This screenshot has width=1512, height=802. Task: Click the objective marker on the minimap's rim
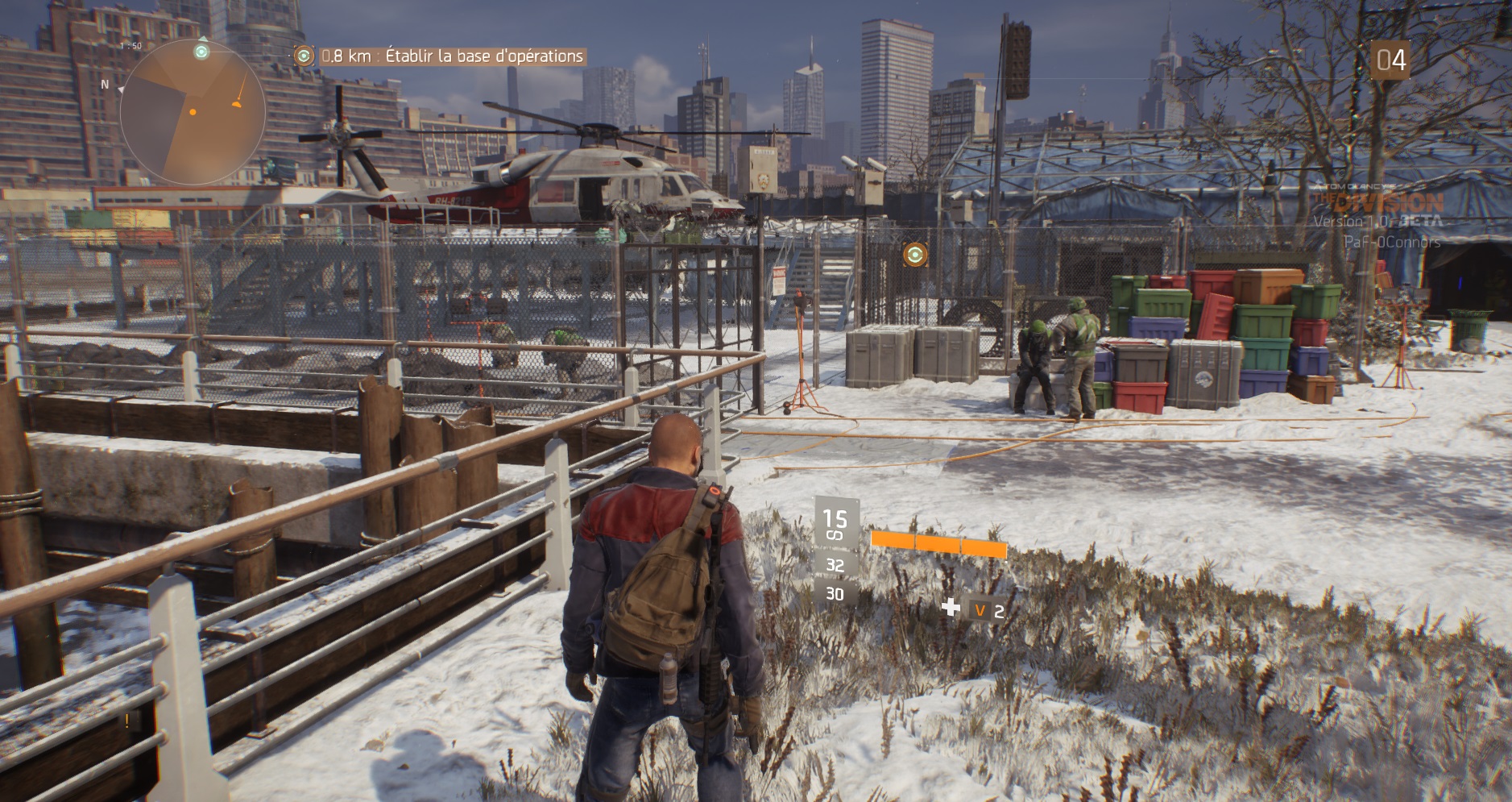coord(201,52)
